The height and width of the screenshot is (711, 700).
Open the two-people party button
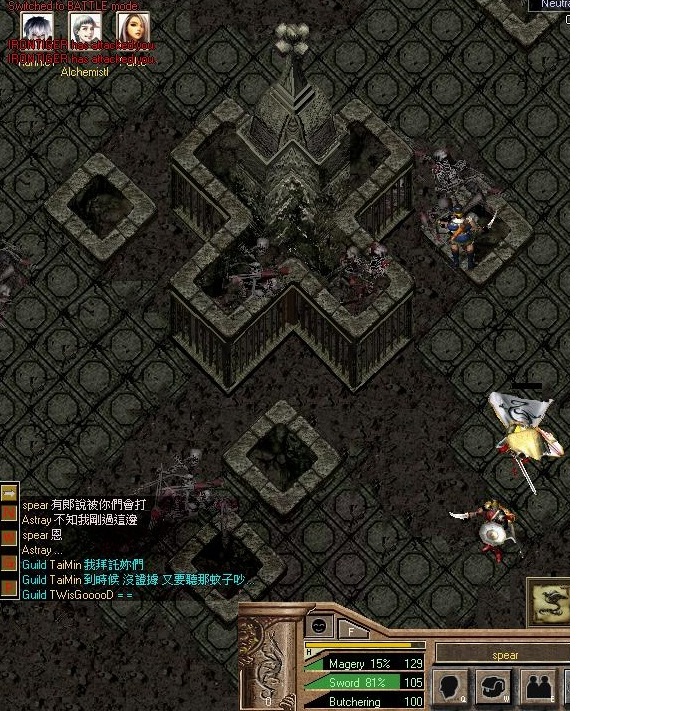click(539, 688)
